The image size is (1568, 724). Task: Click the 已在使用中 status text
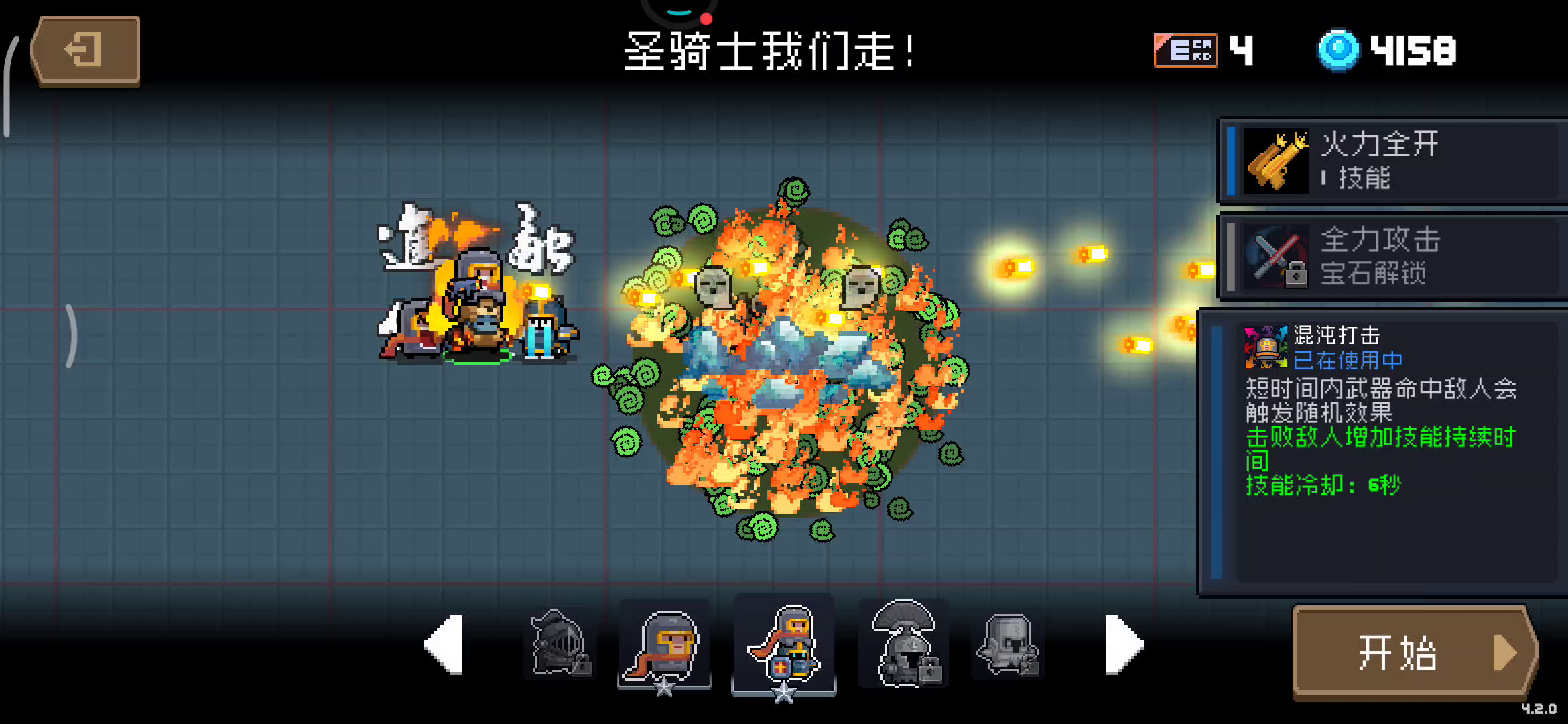tap(1347, 362)
